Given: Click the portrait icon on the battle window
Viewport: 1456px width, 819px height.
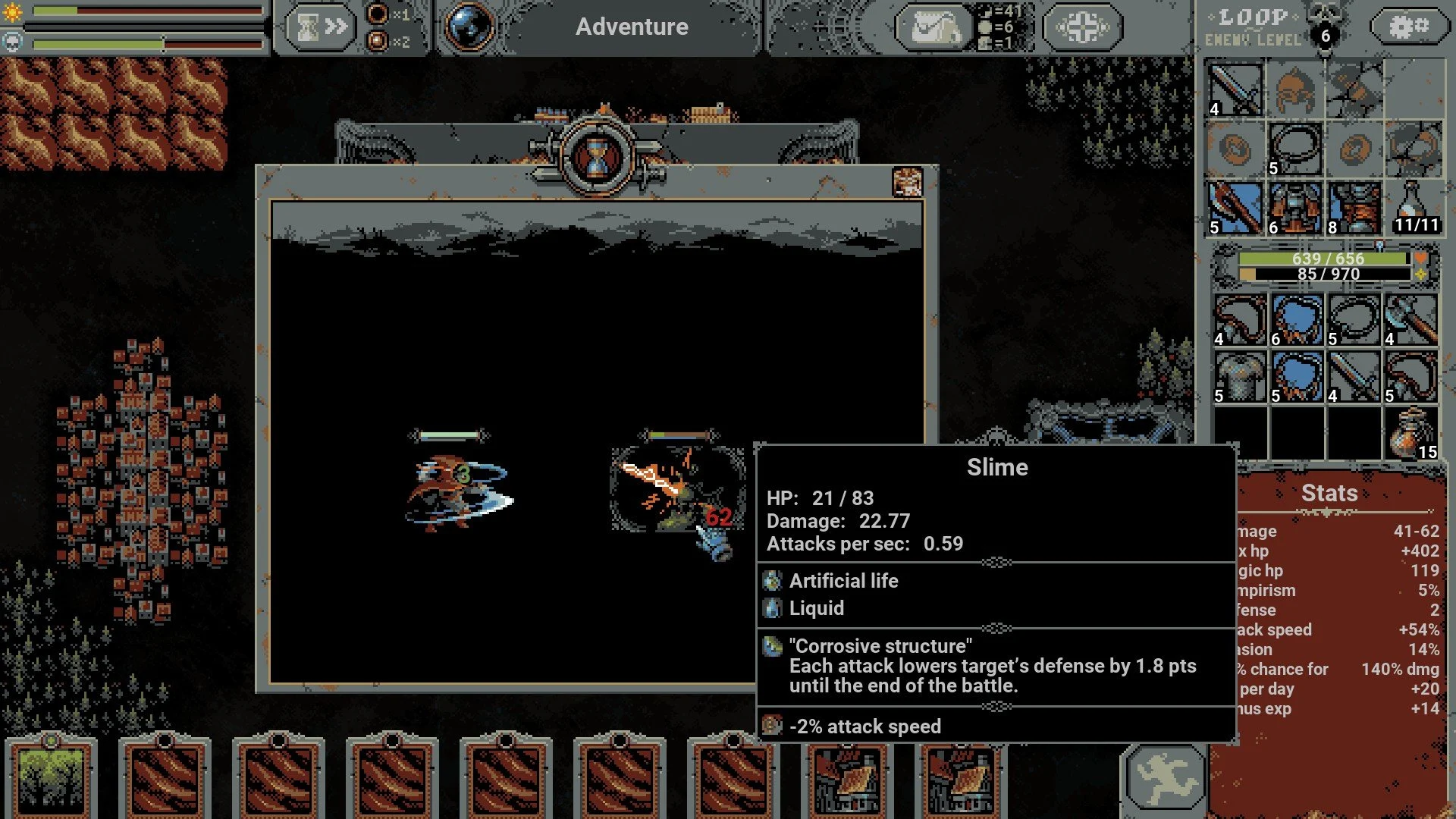Looking at the screenshot, I should click(907, 182).
